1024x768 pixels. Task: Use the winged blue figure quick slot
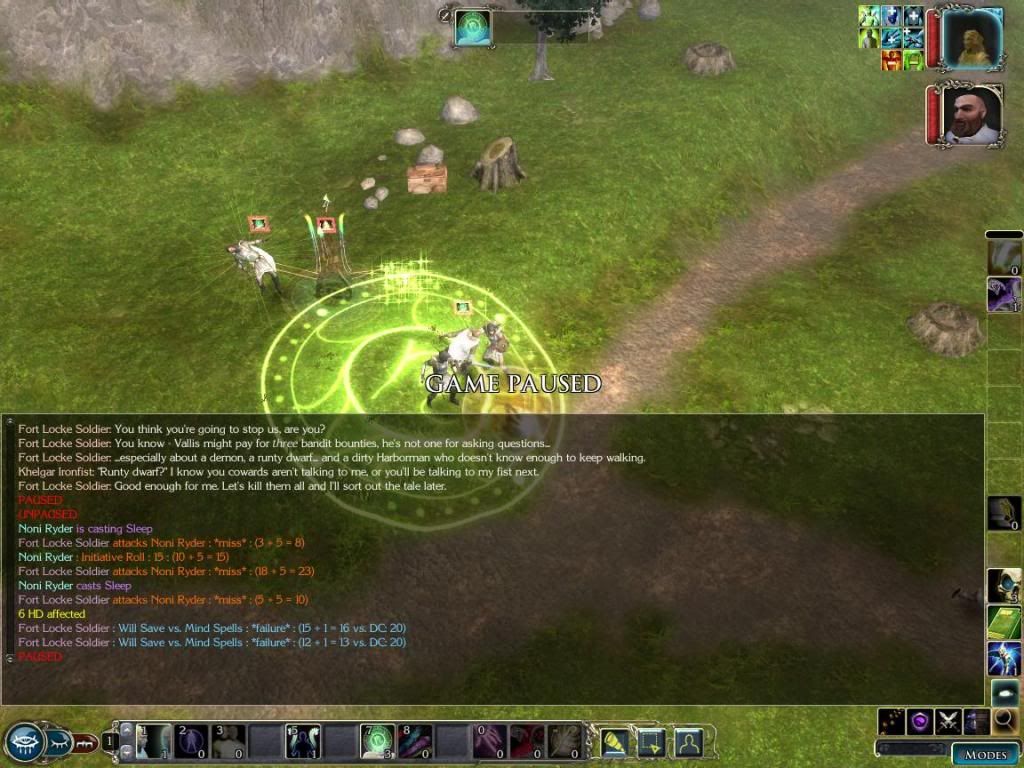(x=1004, y=658)
